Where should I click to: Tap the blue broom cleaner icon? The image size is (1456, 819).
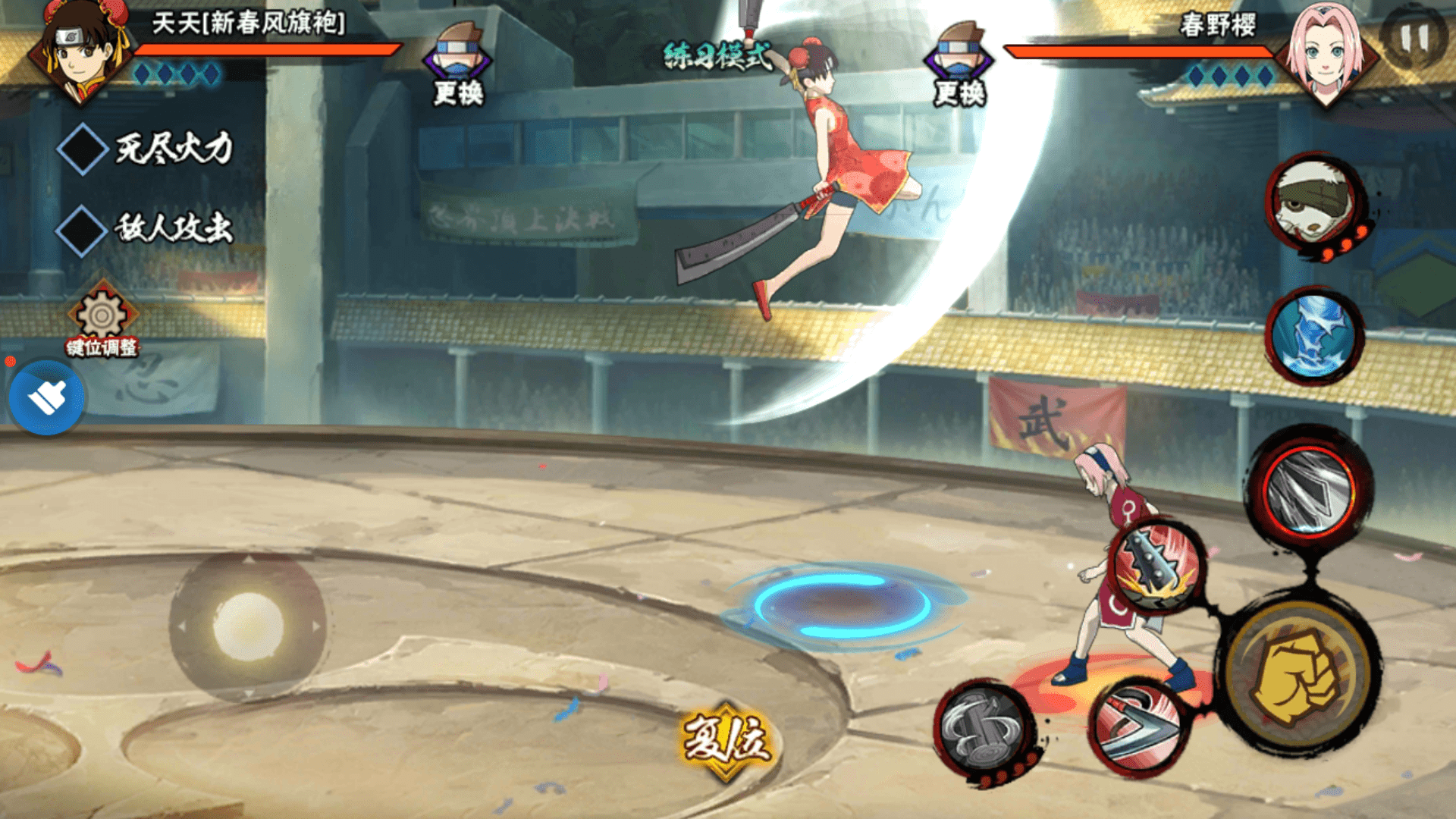pos(46,397)
